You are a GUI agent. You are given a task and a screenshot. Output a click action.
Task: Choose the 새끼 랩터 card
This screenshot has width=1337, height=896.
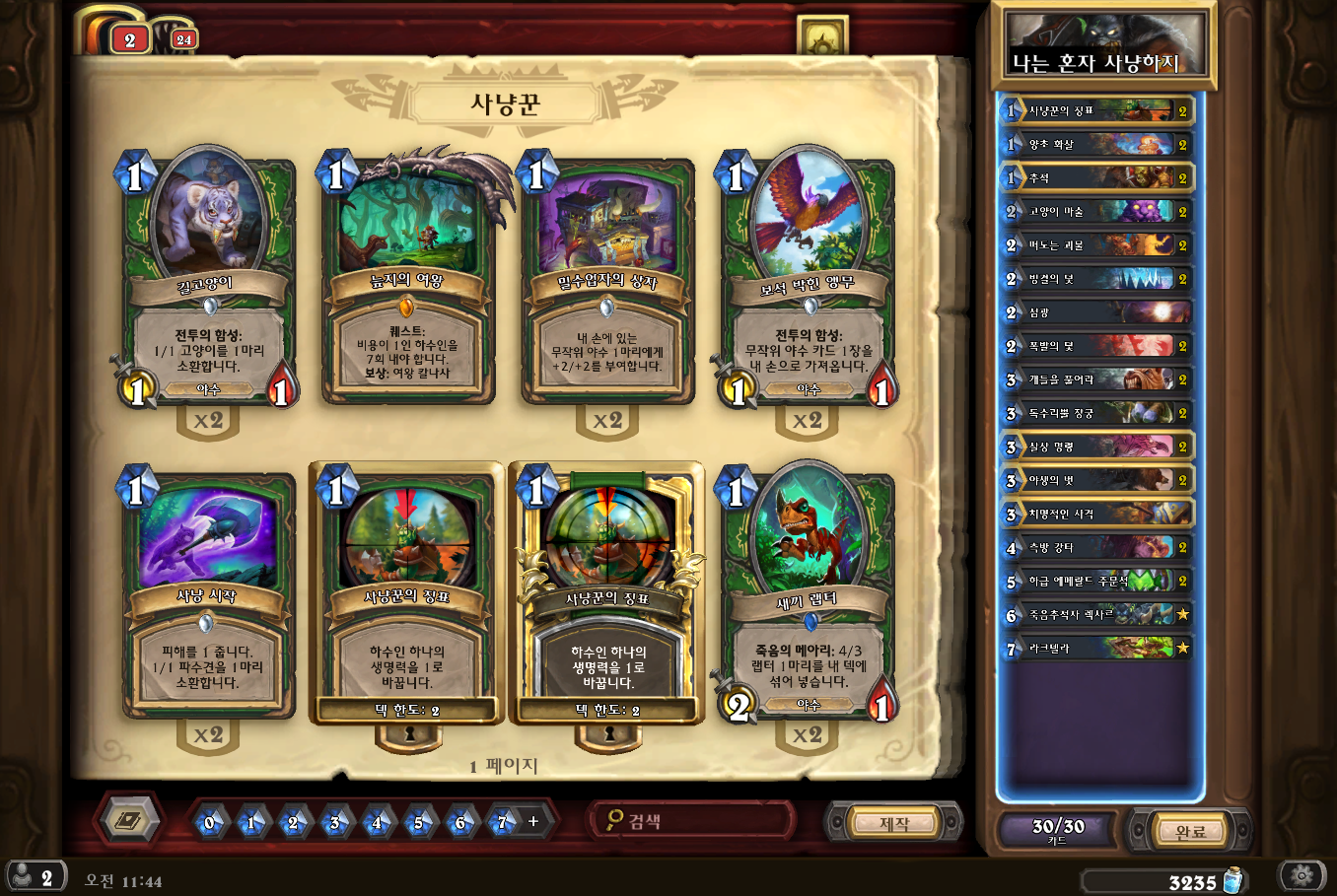pyautogui.click(x=808, y=596)
